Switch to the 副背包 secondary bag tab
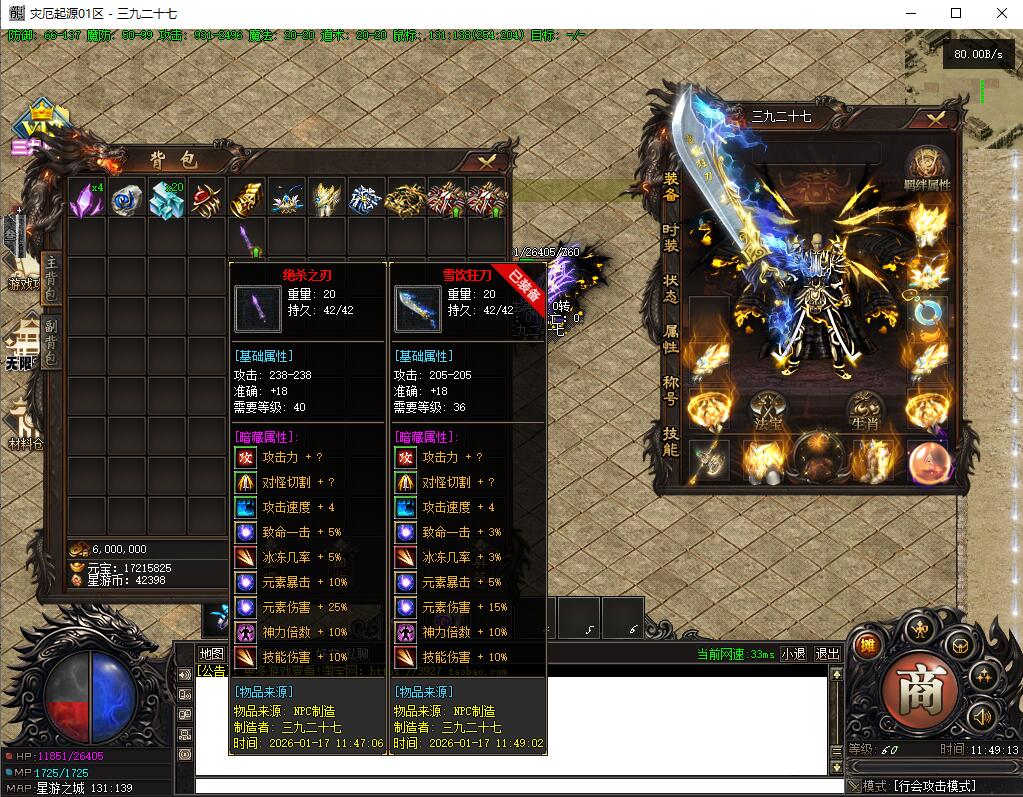The image size is (1023, 797). [x=51, y=341]
